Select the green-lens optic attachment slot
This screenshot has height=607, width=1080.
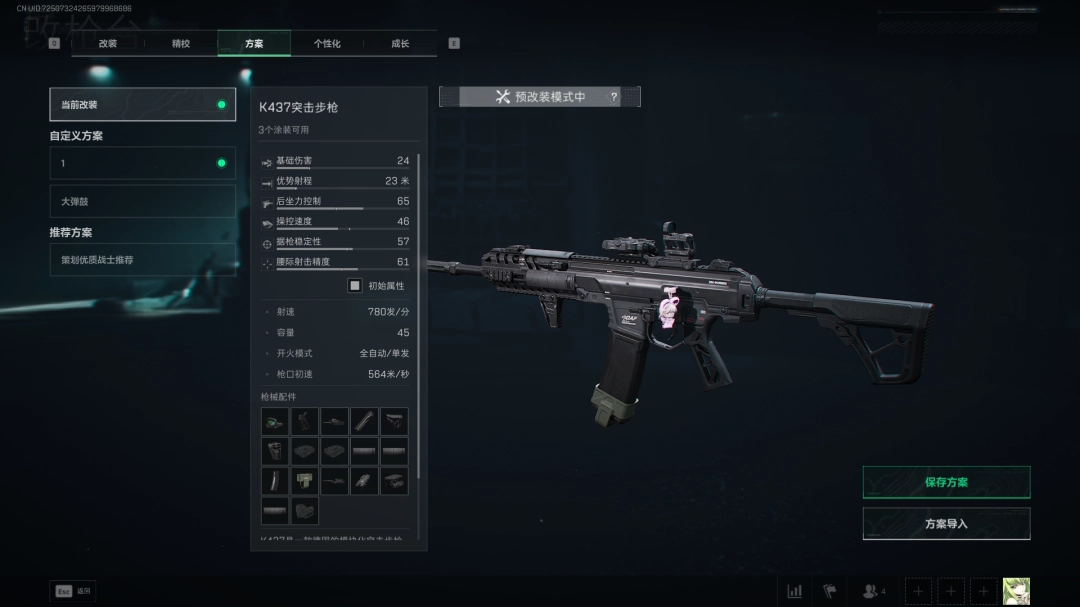tap(275, 421)
